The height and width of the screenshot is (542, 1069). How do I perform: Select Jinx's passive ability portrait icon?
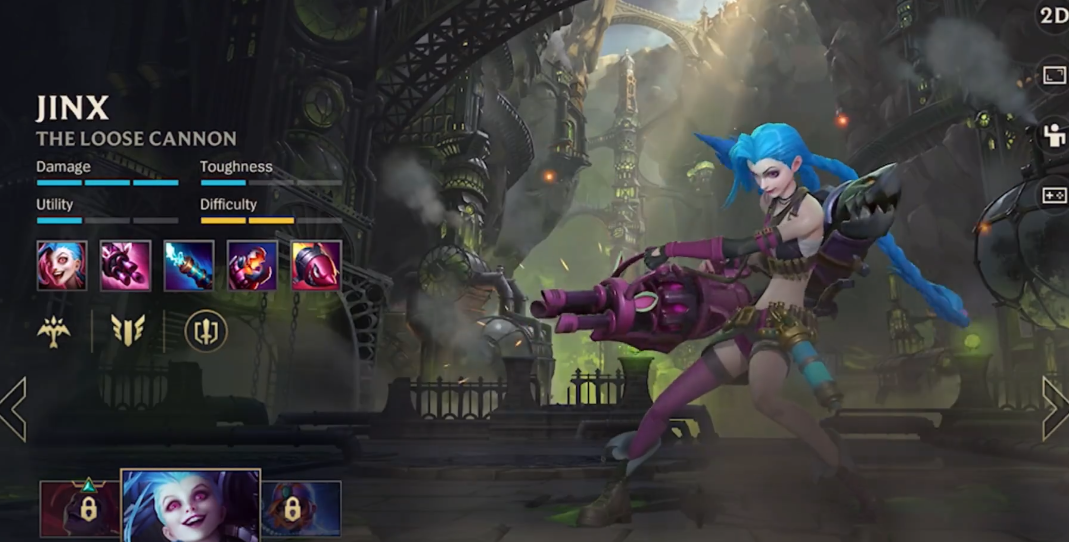[62, 266]
